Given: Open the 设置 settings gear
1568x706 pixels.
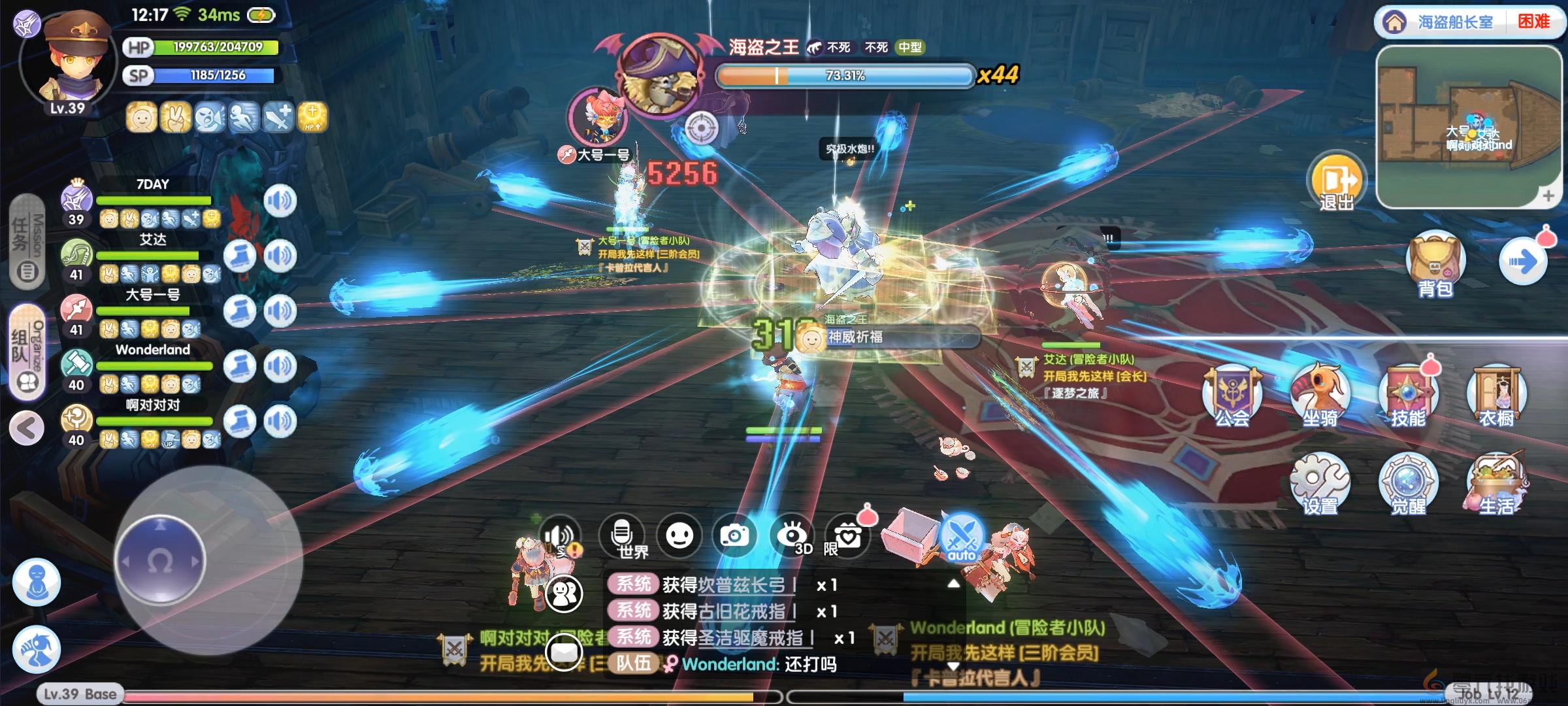Looking at the screenshot, I should tap(1320, 484).
